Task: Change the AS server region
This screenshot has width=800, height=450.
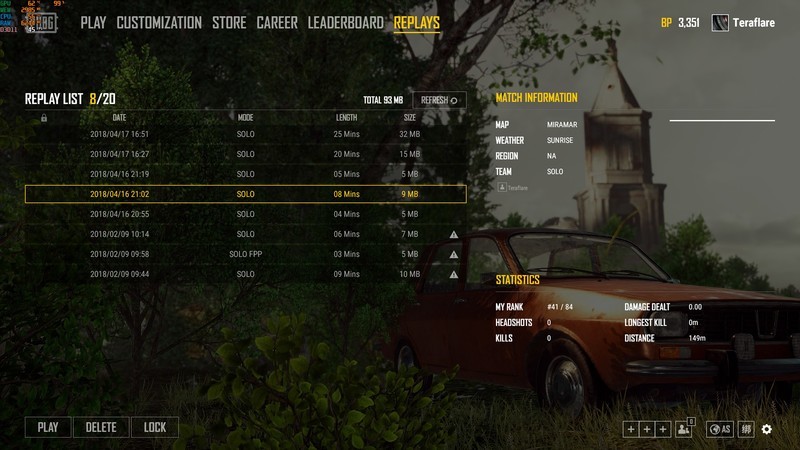Action: [x=719, y=429]
